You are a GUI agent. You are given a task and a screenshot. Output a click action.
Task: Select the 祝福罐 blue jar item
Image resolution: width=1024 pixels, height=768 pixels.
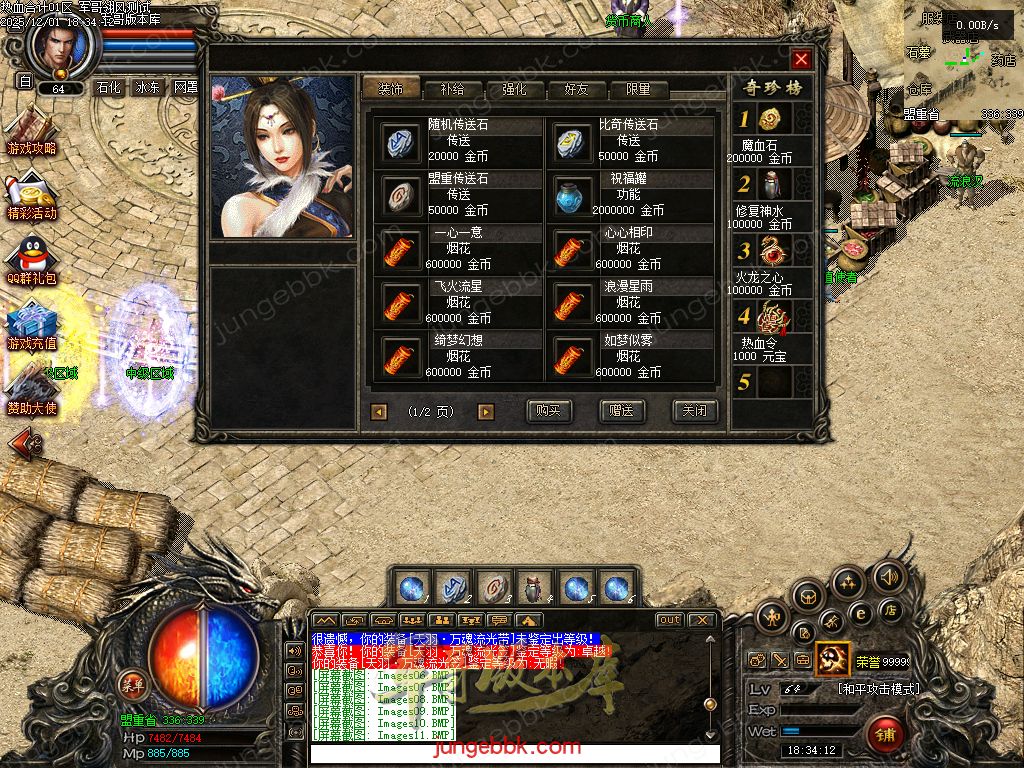click(x=573, y=195)
